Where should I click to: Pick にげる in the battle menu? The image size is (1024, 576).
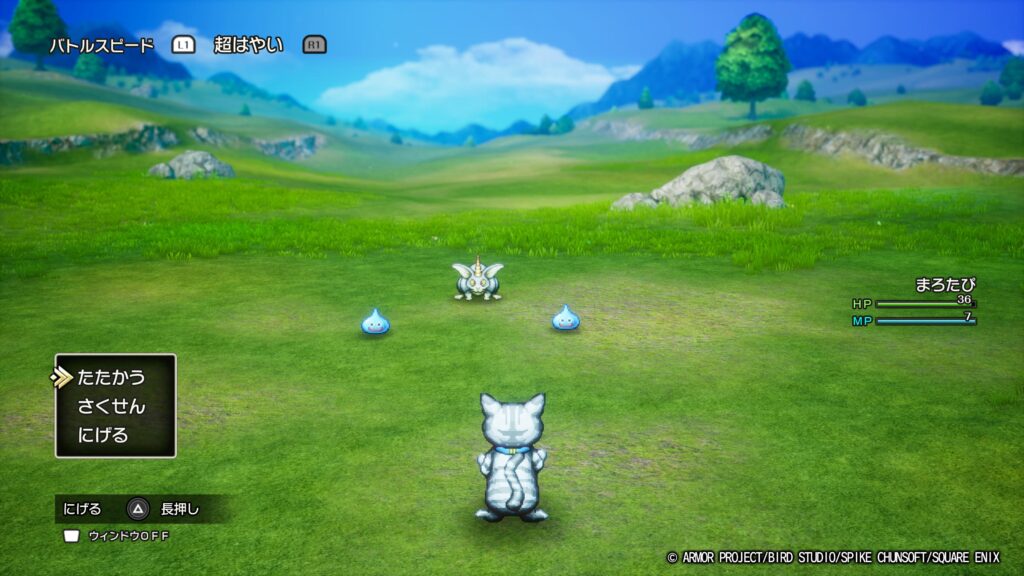pos(103,436)
